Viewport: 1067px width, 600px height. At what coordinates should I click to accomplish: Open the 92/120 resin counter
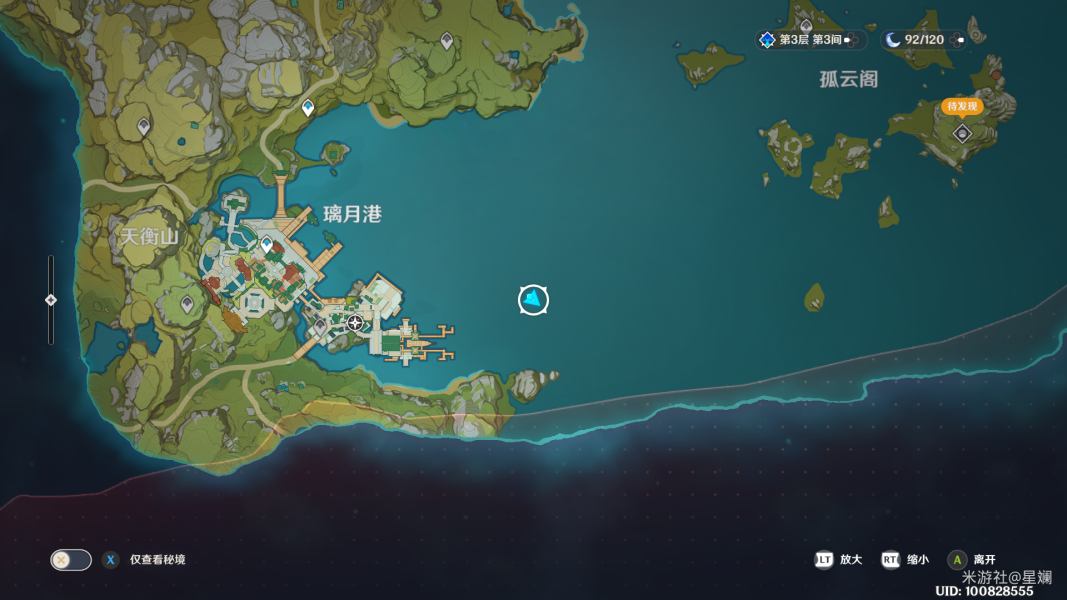click(x=922, y=40)
